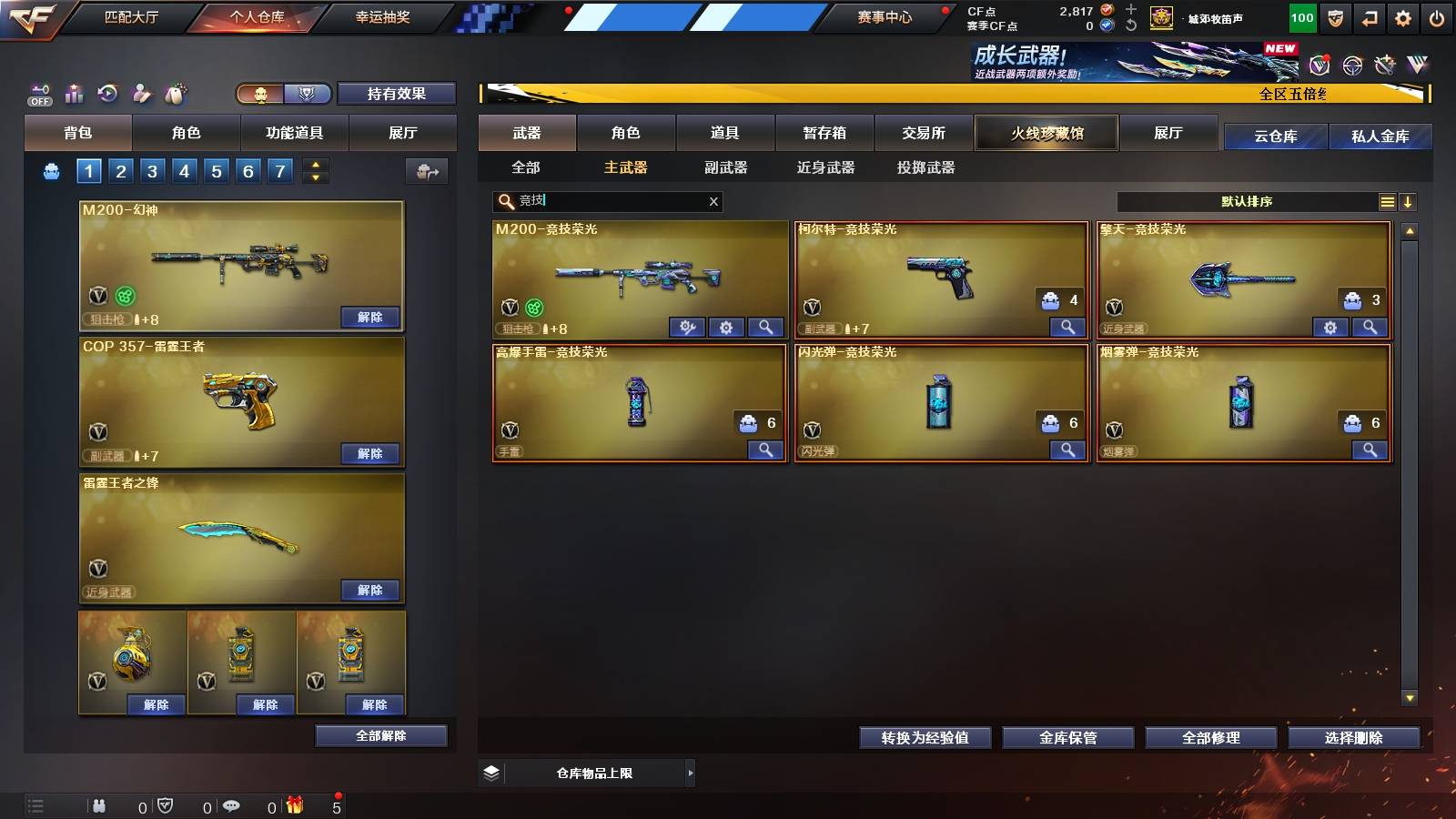Click the repair wrench icon on M200-竞技荣光

click(685, 327)
